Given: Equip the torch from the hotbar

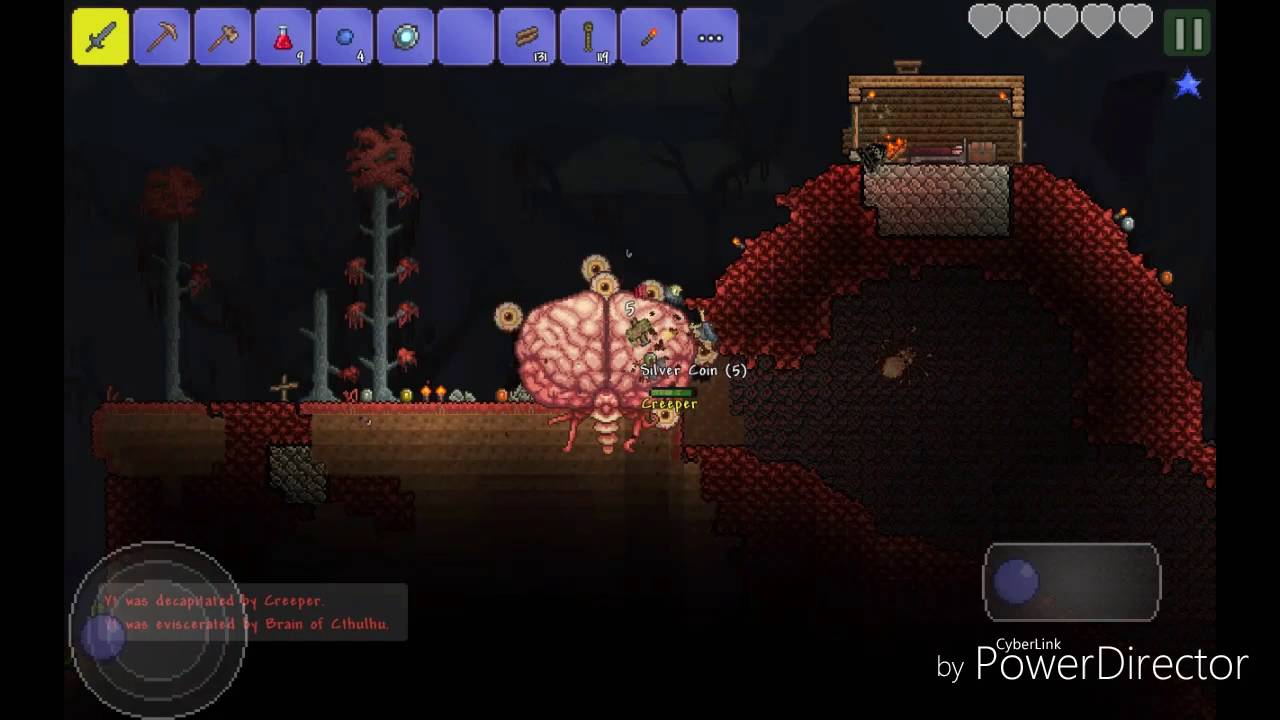Looking at the screenshot, I should point(649,37).
